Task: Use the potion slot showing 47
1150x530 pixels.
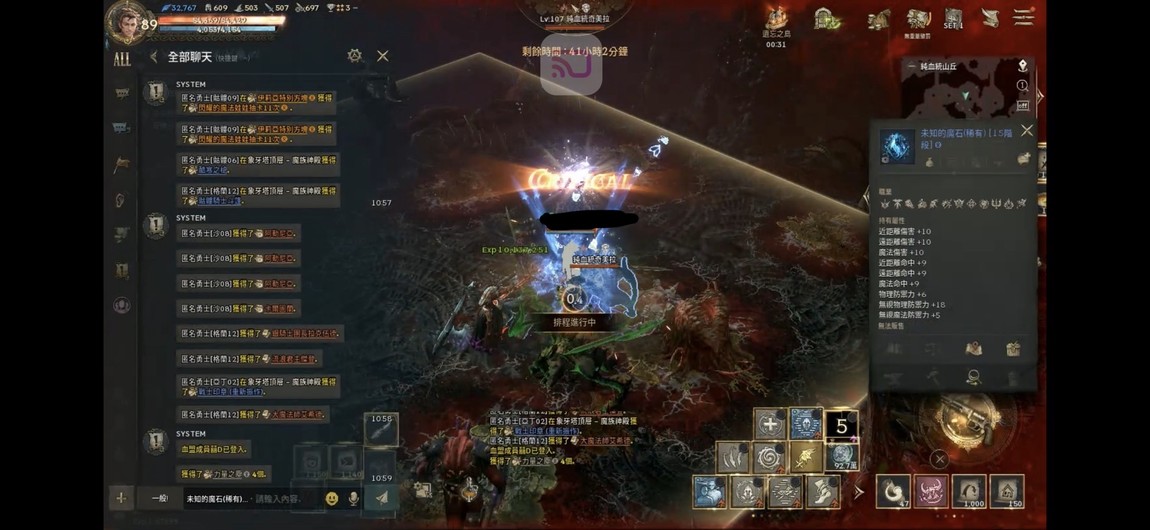Action: pyautogui.click(x=892, y=491)
